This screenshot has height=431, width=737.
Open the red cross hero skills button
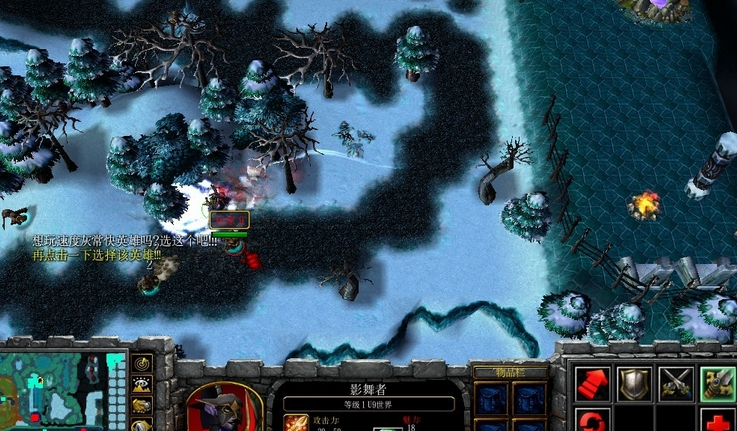point(717,420)
